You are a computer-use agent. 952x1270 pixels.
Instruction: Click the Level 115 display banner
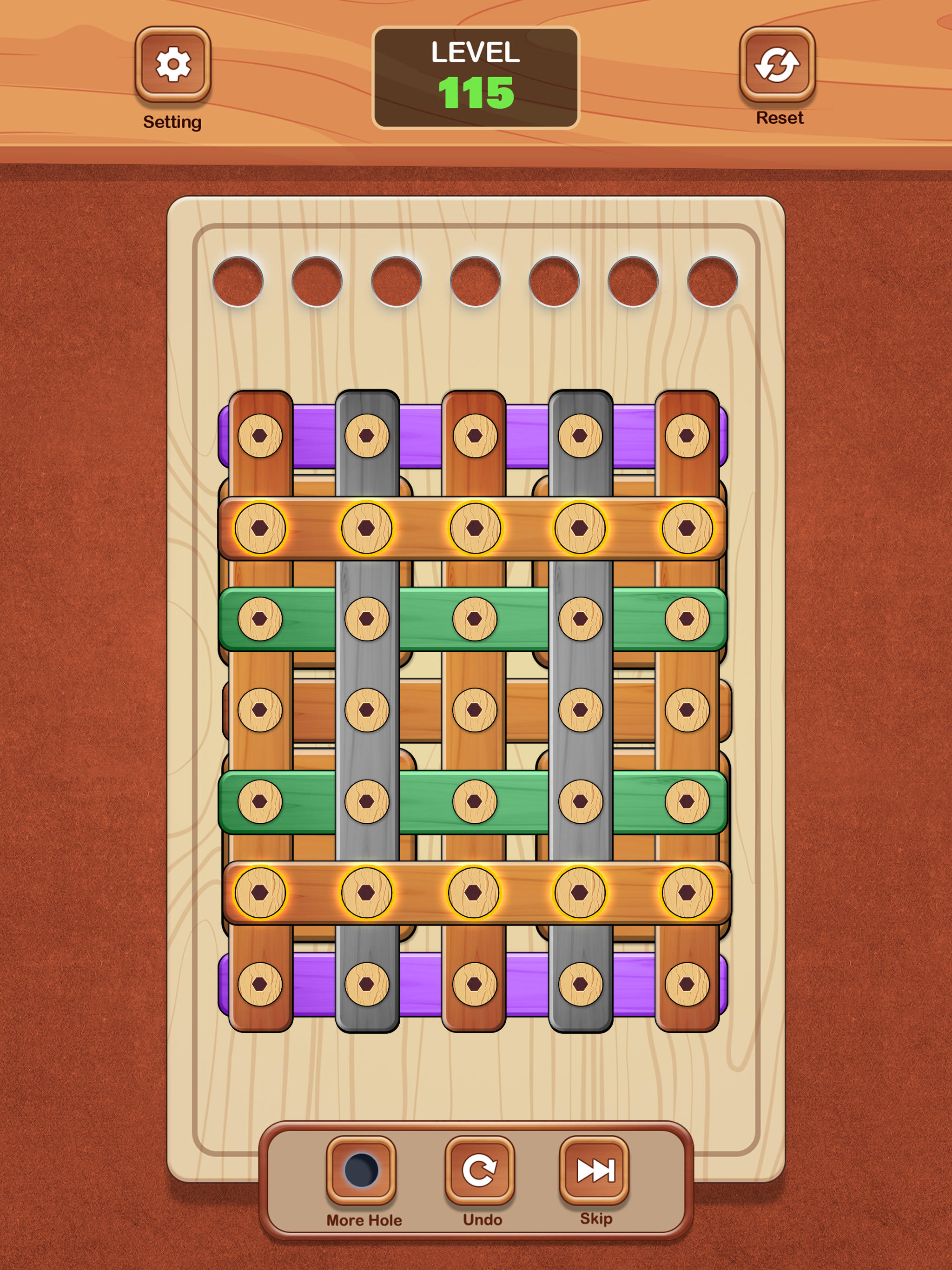click(476, 75)
